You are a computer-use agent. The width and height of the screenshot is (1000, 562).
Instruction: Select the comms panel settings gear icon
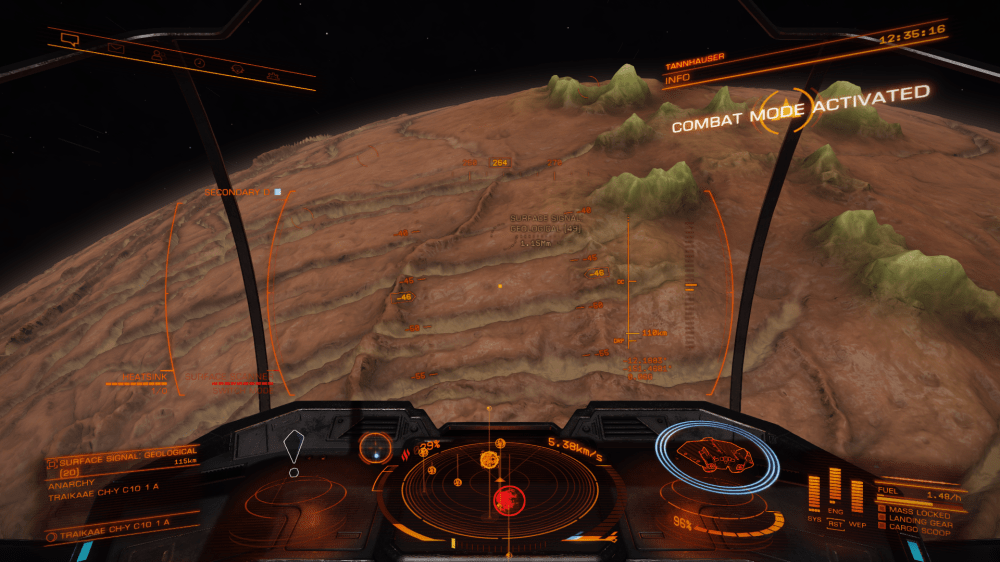coord(271,75)
